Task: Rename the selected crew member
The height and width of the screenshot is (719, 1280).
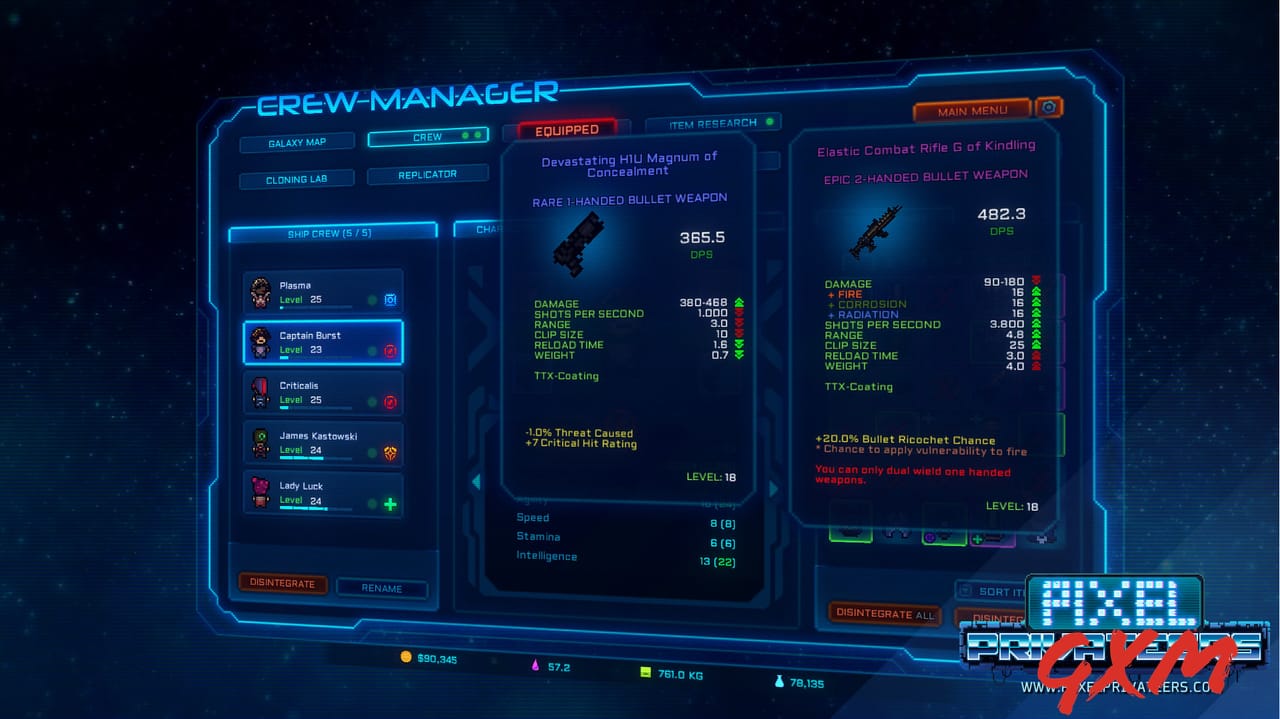Action: tap(381, 588)
